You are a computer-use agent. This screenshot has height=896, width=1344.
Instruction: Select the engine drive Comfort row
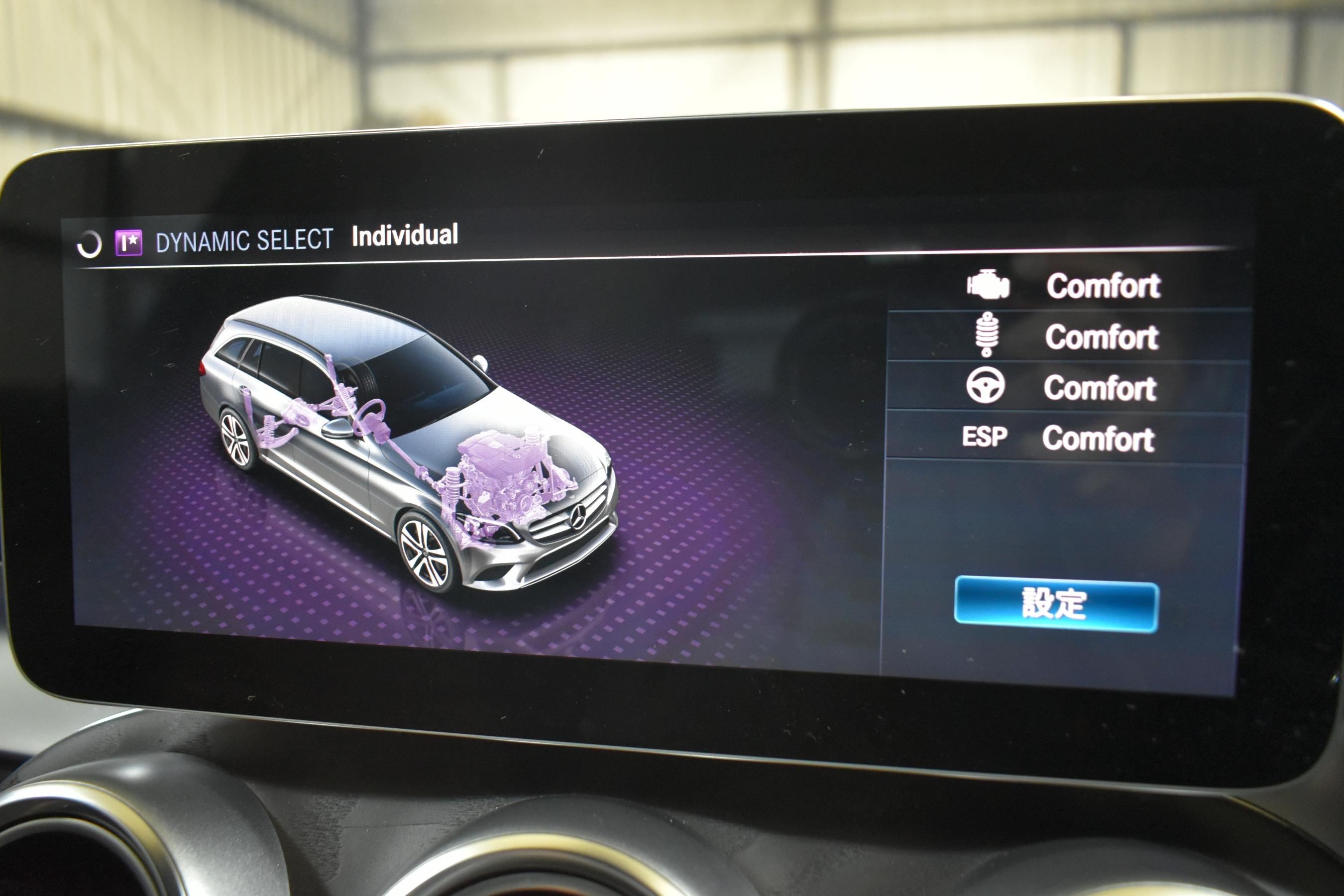[x=1066, y=285]
